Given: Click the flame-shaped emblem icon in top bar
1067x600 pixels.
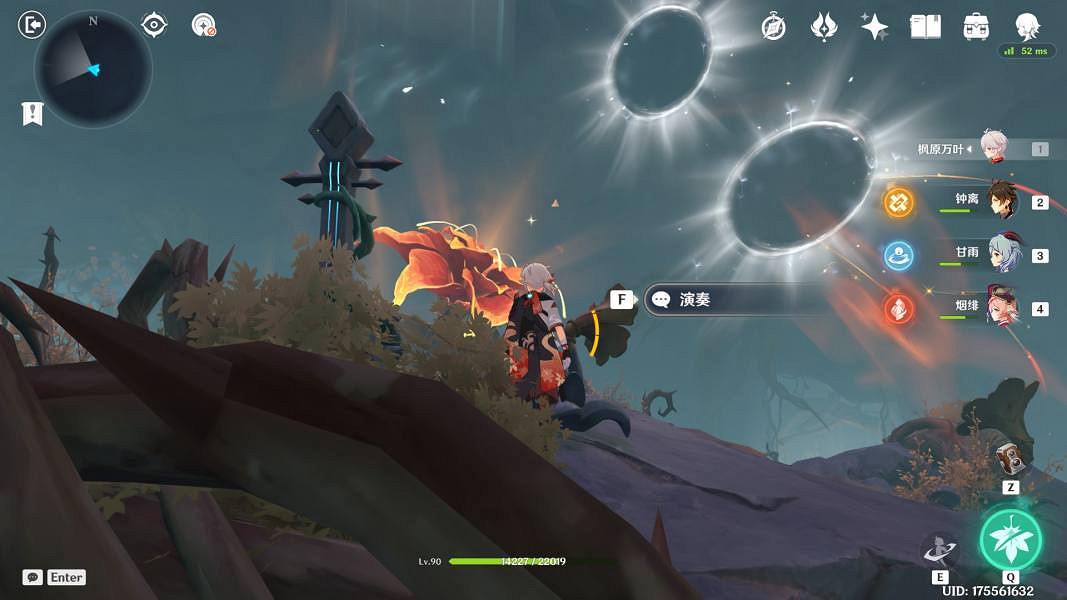Looking at the screenshot, I should 824,27.
